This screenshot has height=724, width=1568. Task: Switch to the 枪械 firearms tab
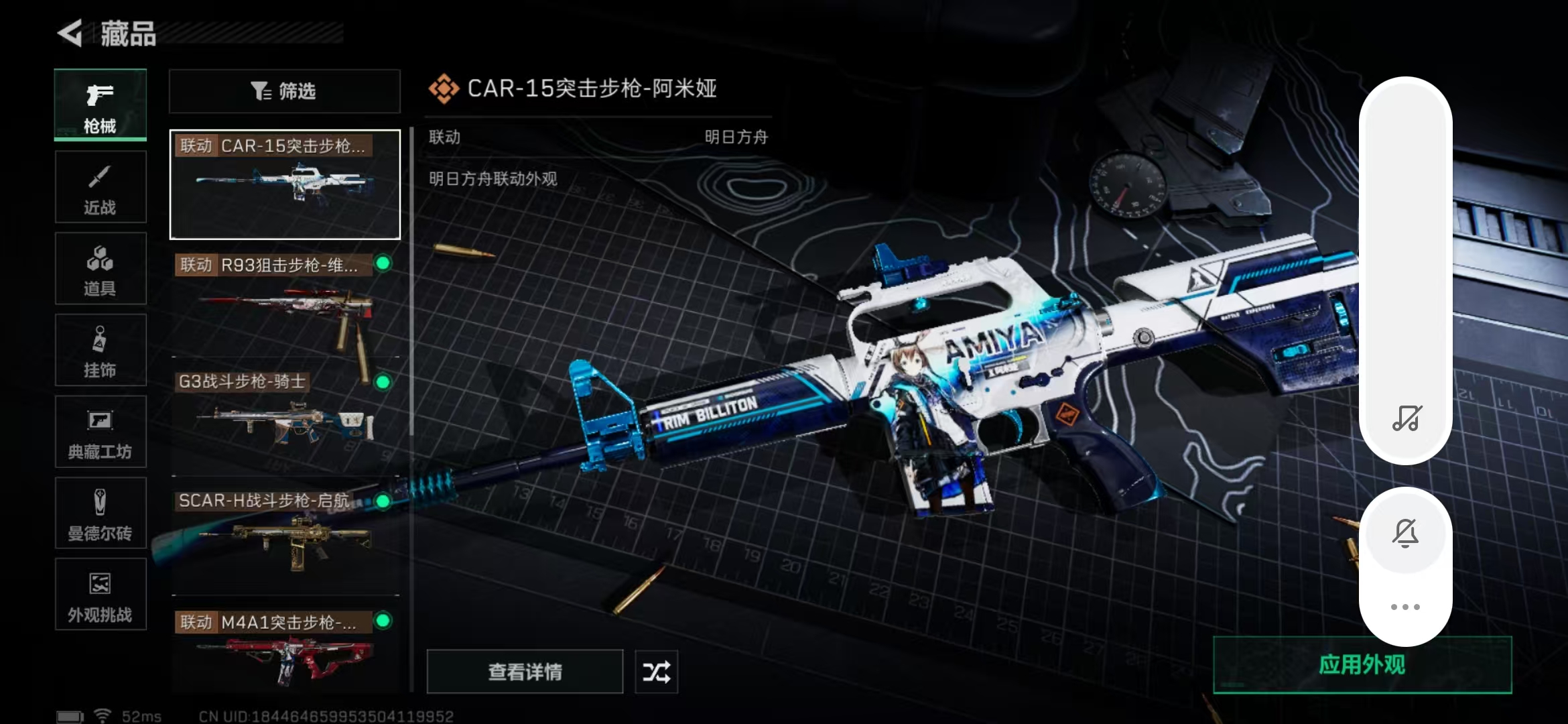click(100, 105)
